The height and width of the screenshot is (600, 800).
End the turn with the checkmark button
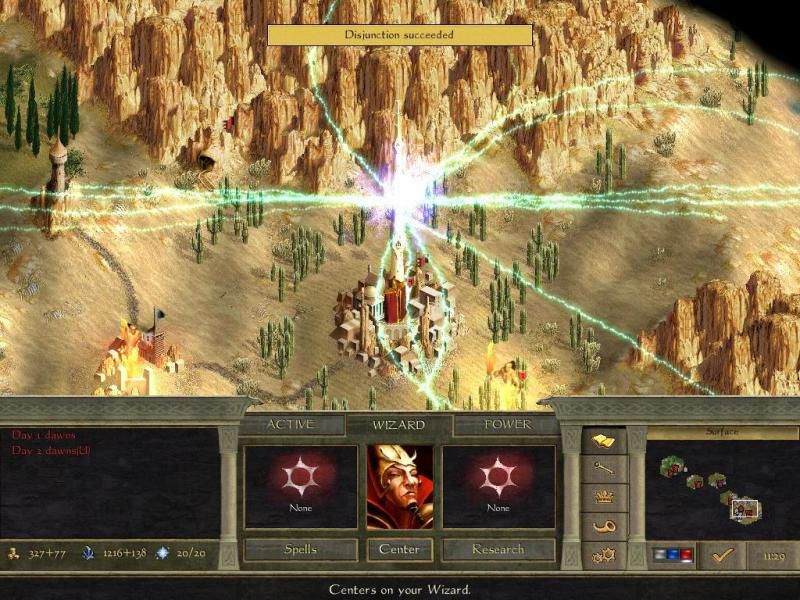pyautogui.click(x=722, y=554)
